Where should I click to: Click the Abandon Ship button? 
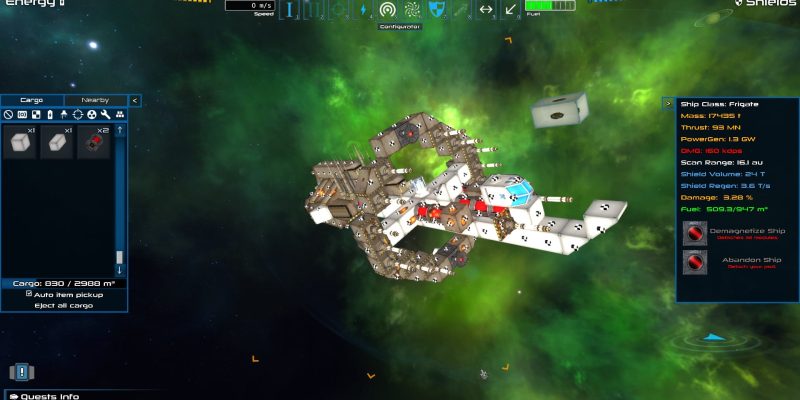click(695, 262)
